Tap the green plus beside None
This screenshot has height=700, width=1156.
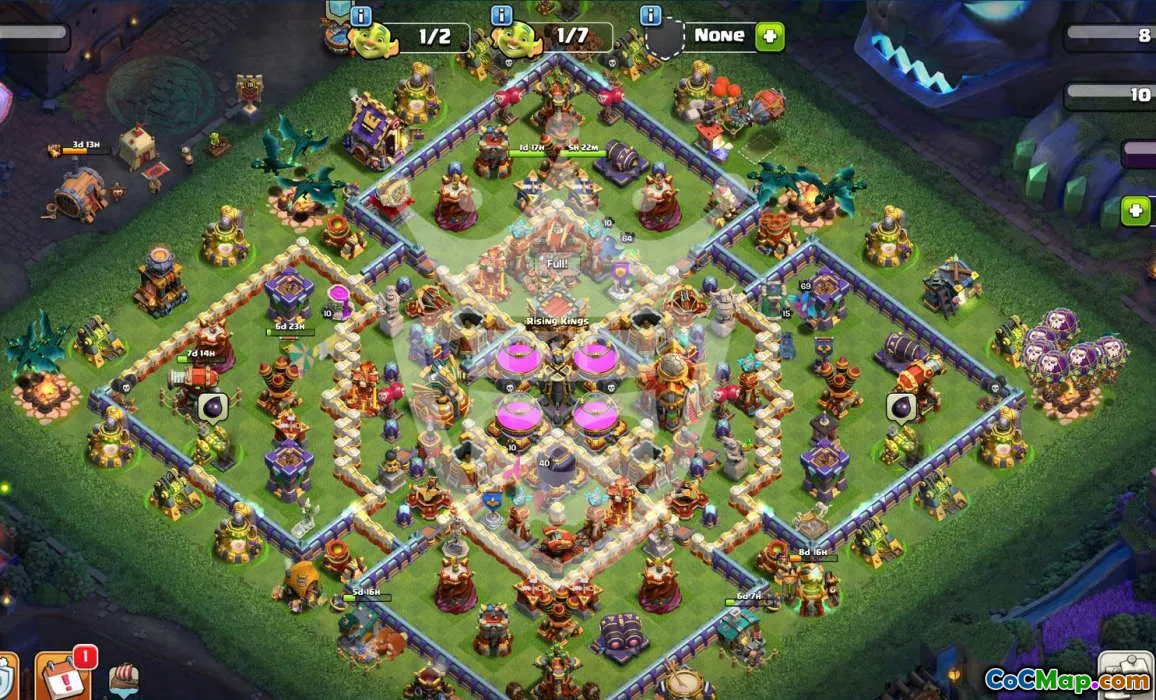(769, 36)
